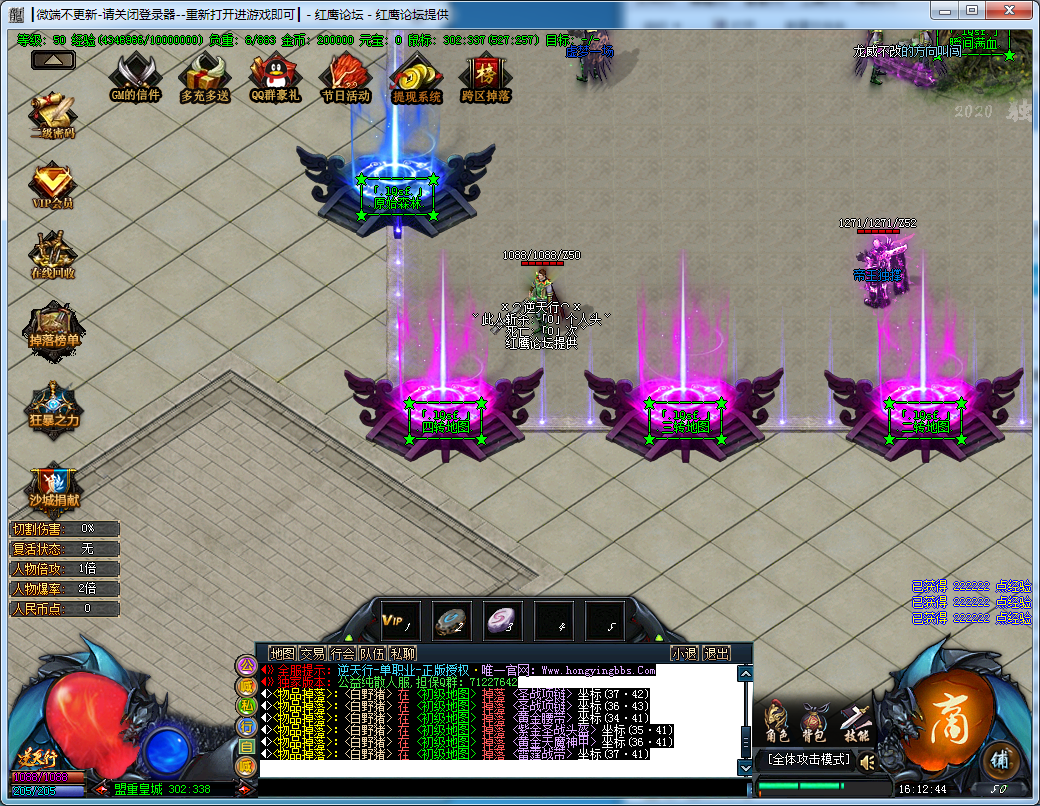Open the 提现系统 gold coins icon
Viewport: 1040px width, 806px height.
pyautogui.click(x=416, y=76)
